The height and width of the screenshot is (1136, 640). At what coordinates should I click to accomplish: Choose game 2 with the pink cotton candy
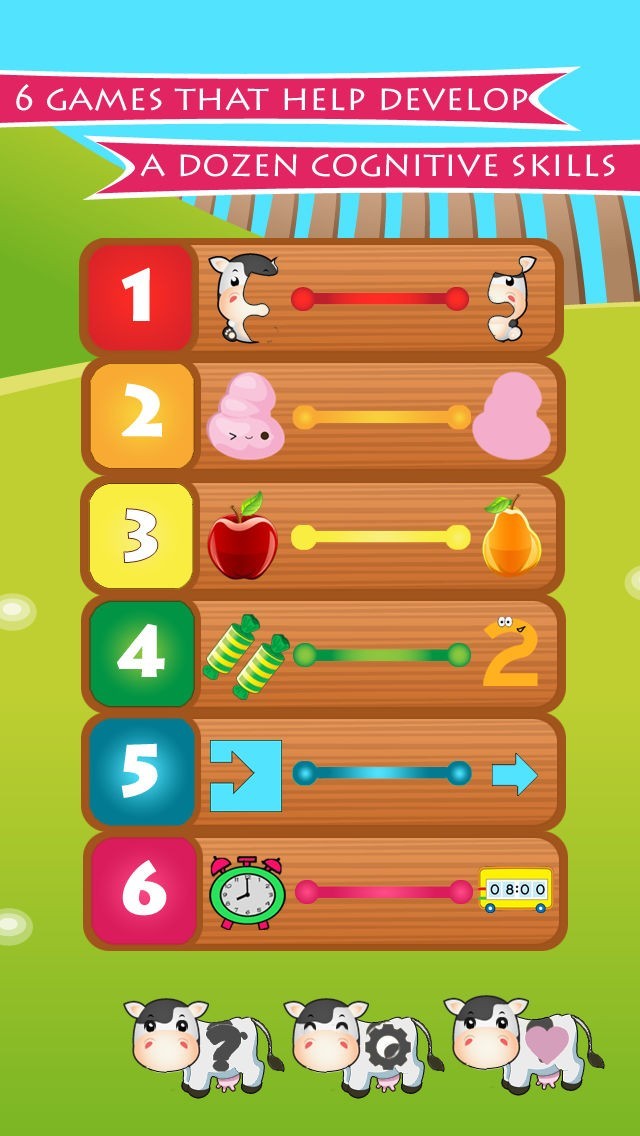click(322, 416)
